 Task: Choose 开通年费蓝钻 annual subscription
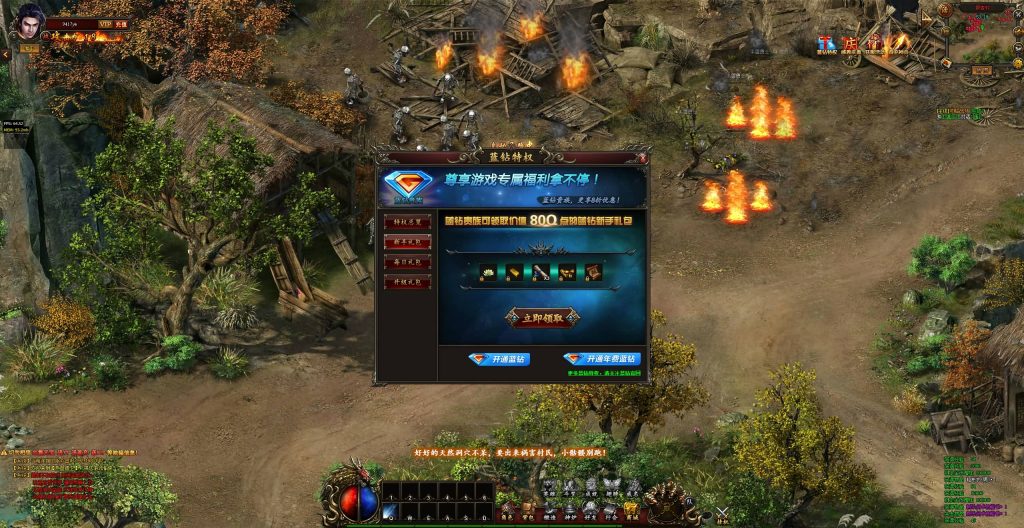tap(600, 359)
